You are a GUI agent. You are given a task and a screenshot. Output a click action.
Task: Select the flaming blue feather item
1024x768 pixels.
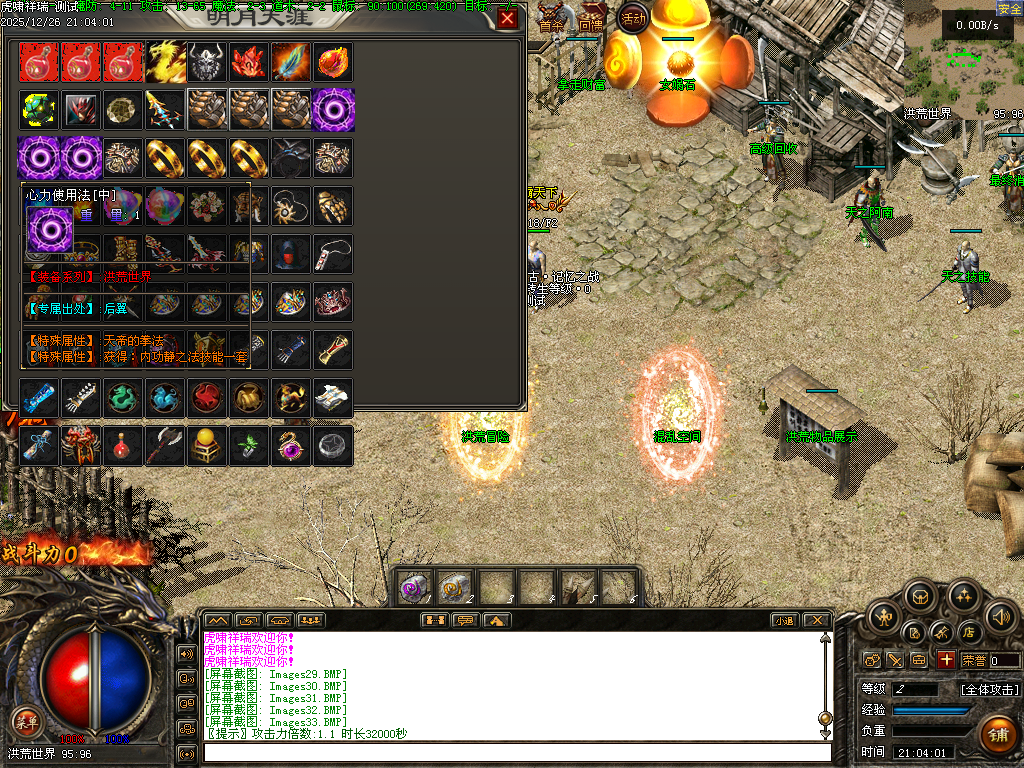tap(291, 62)
